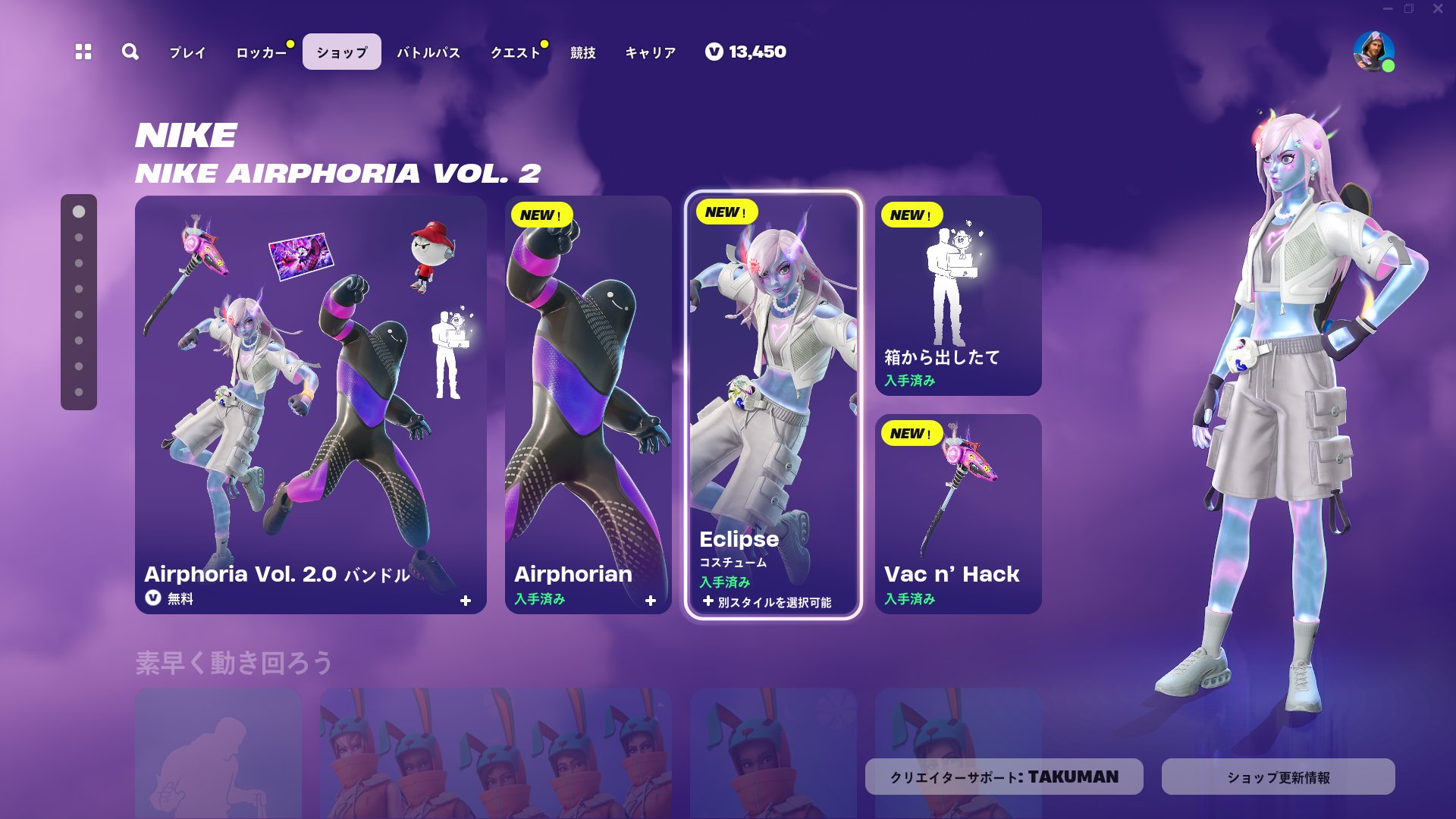Switch to the バトルパス tab
Image resolution: width=1456 pixels, height=819 pixels.
[428, 52]
